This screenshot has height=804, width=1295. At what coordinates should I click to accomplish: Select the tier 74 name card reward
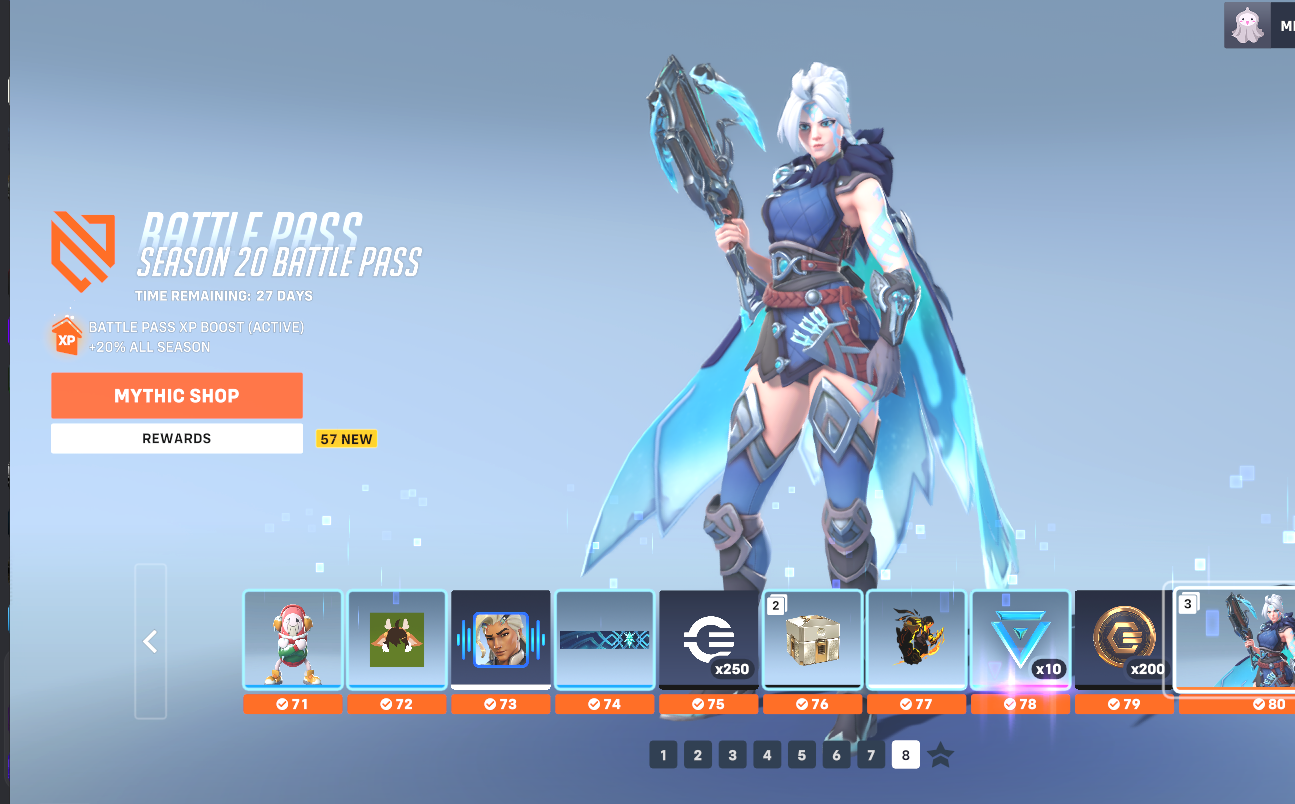tap(605, 640)
